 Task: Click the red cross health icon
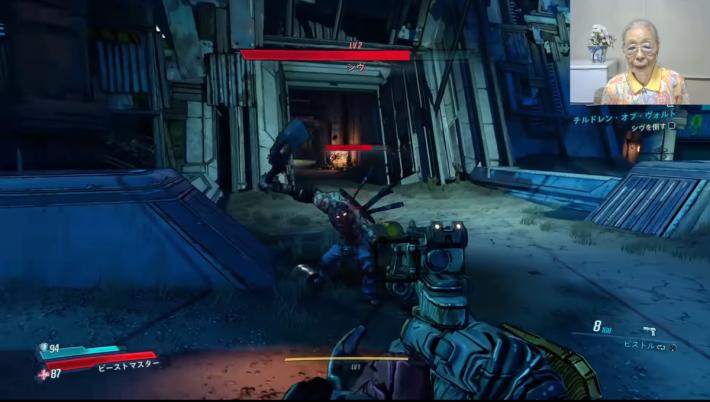[42, 373]
